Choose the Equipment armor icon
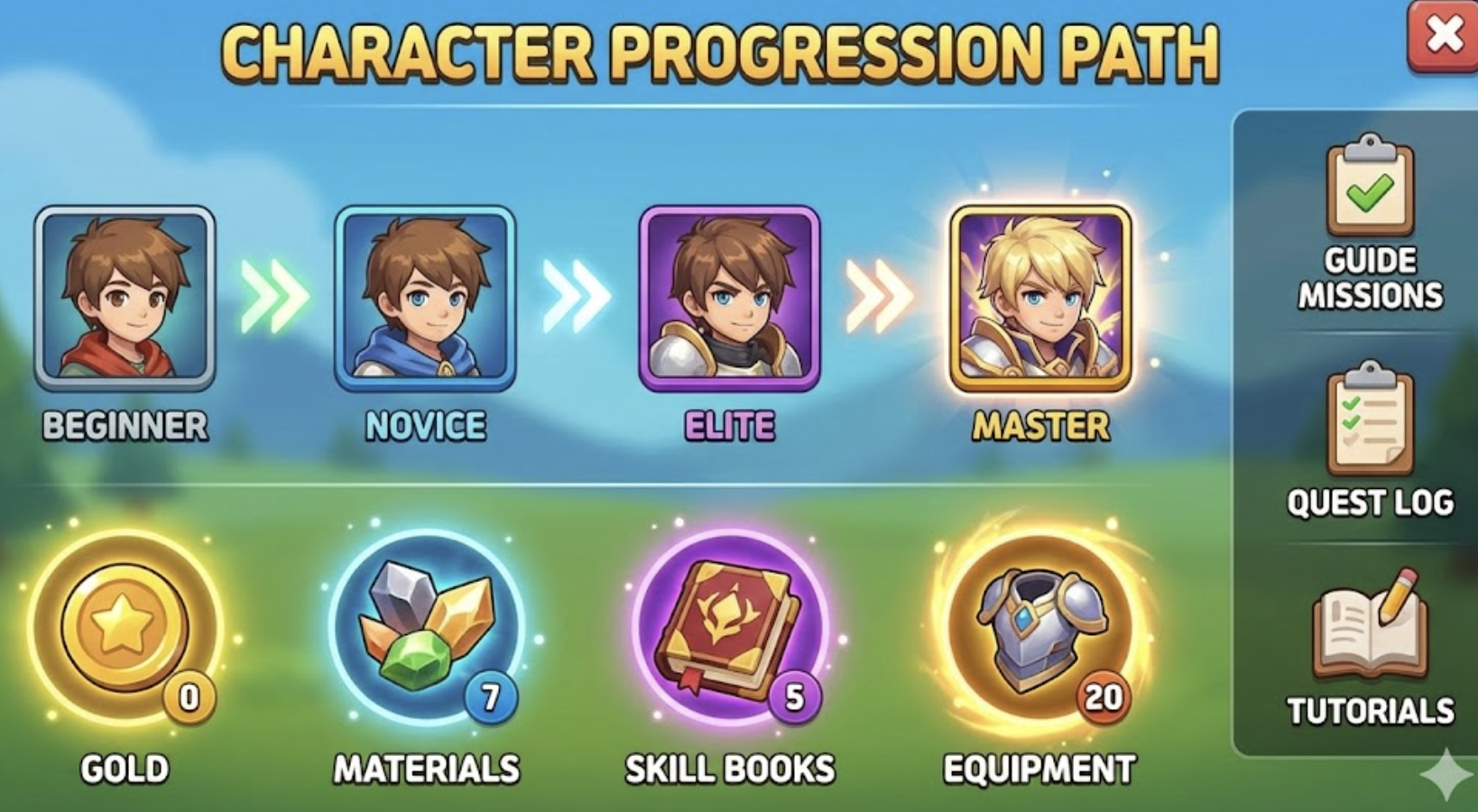Image resolution: width=1478 pixels, height=812 pixels. pyautogui.click(x=1040, y=627)
